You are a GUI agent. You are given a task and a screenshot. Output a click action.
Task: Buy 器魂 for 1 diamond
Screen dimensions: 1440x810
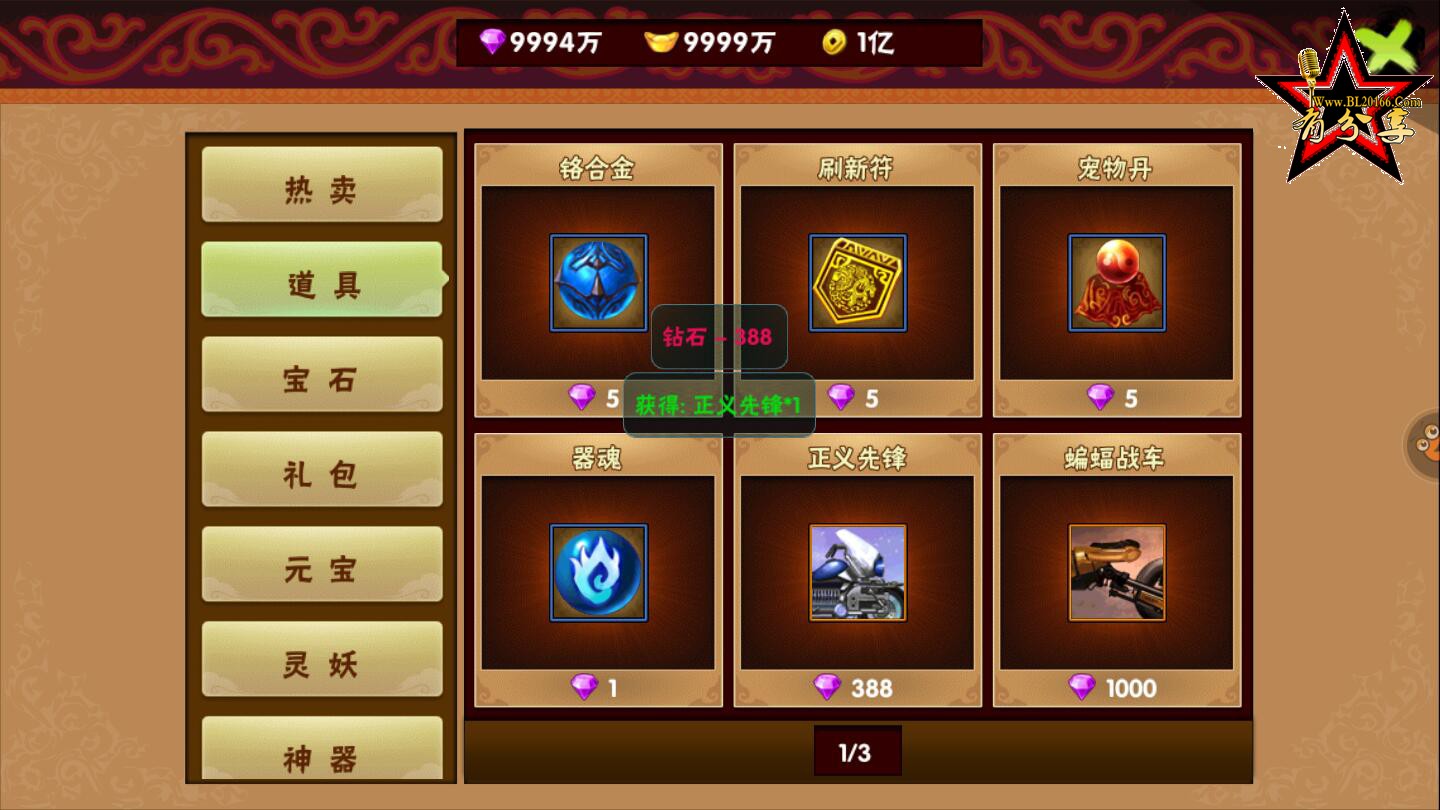597,688
